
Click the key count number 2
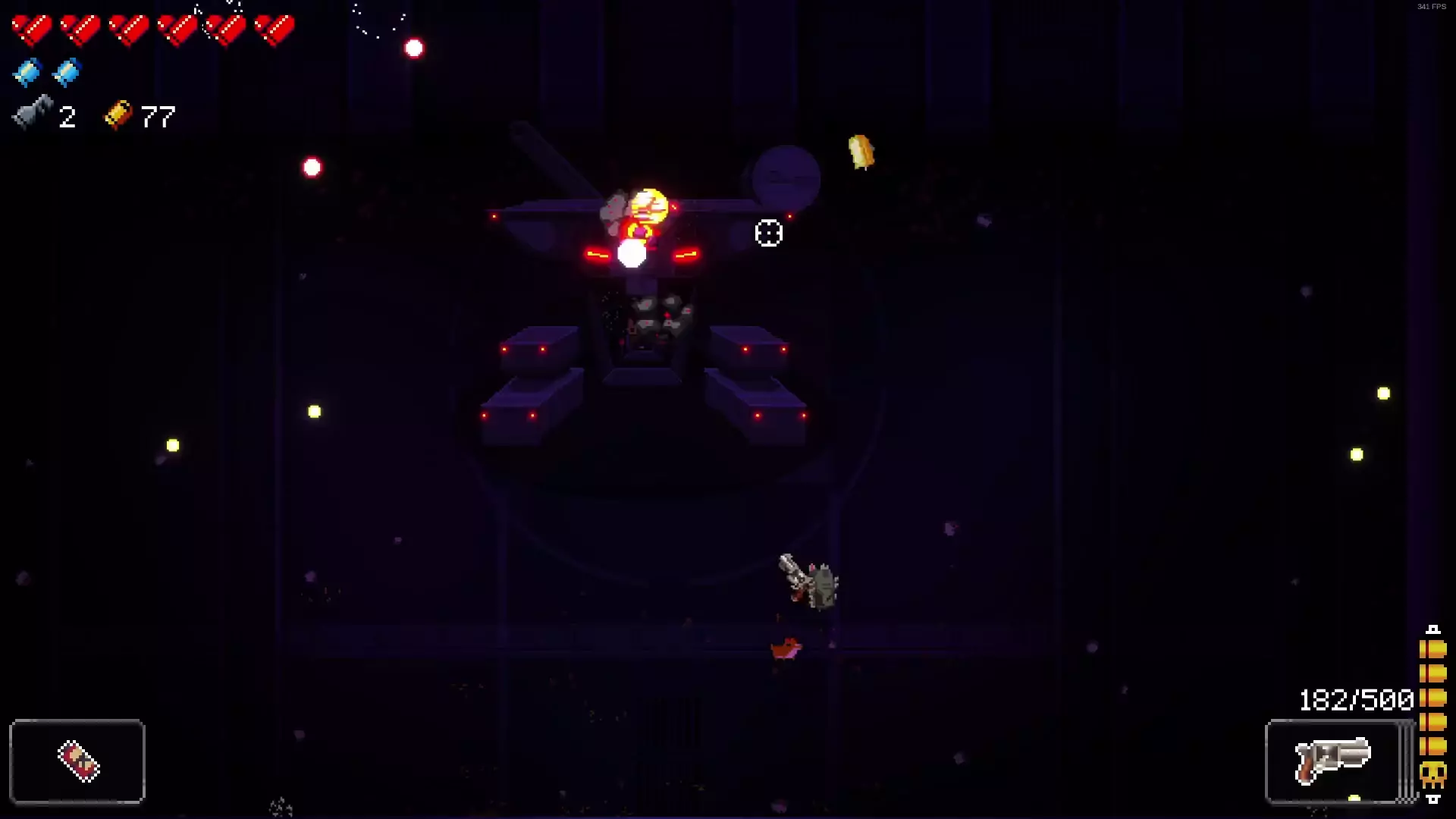(67, 115)
